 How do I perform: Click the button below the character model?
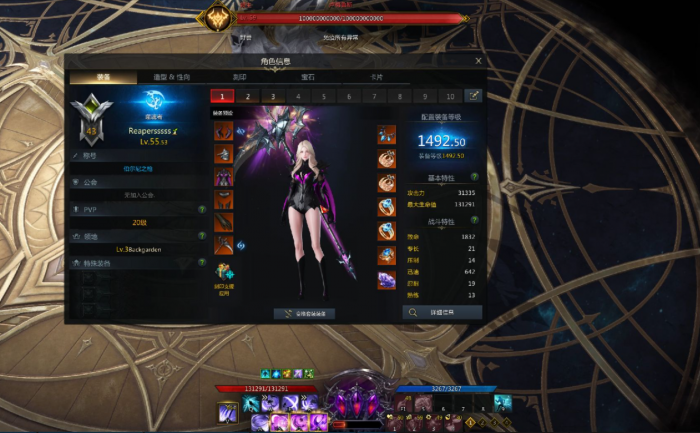pos(305,313)
